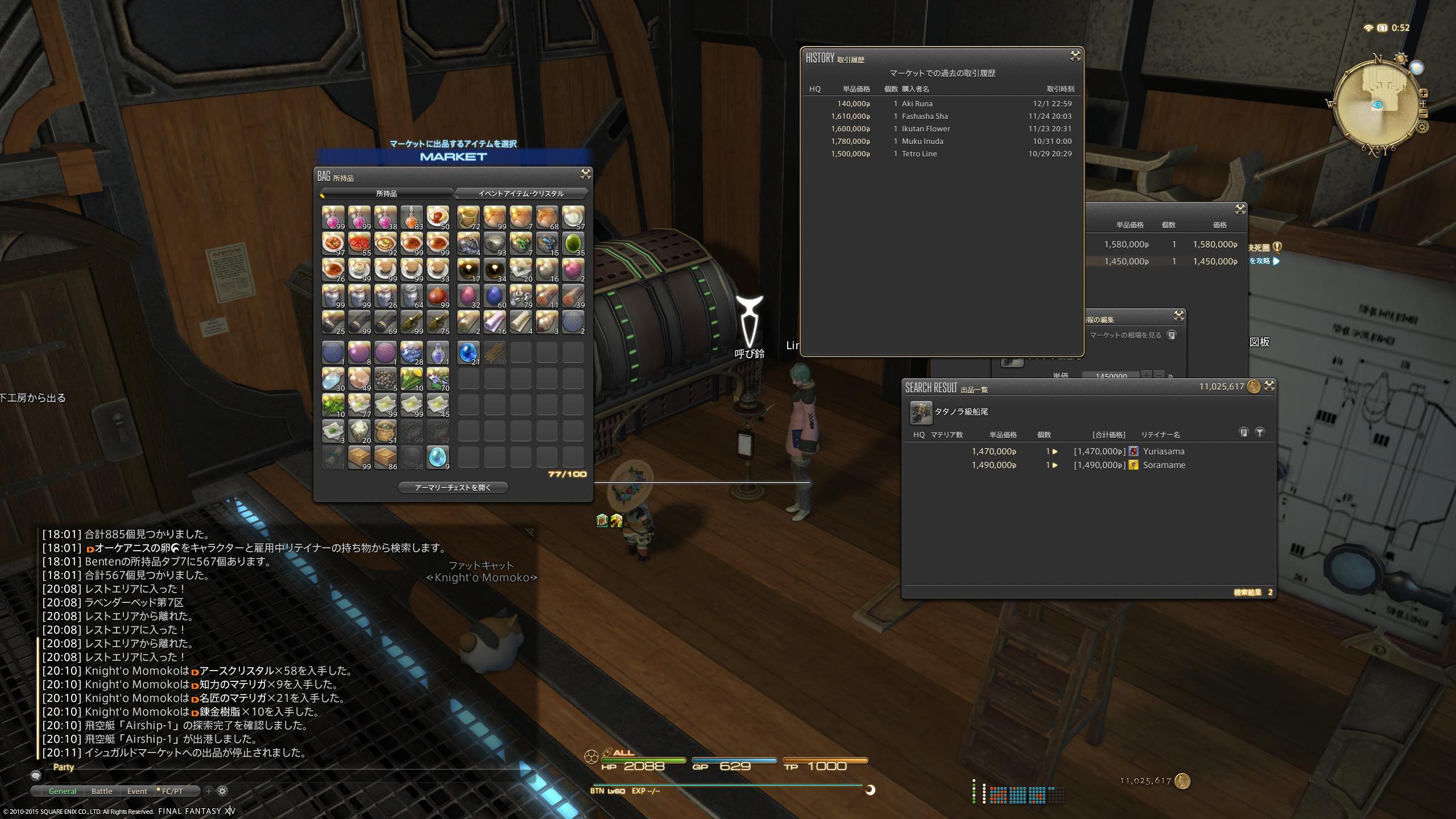Open the armoury chest via アーマリーチェストを開く
Viewport: 1456px width, 819px height.
click(x=453, y=487)
